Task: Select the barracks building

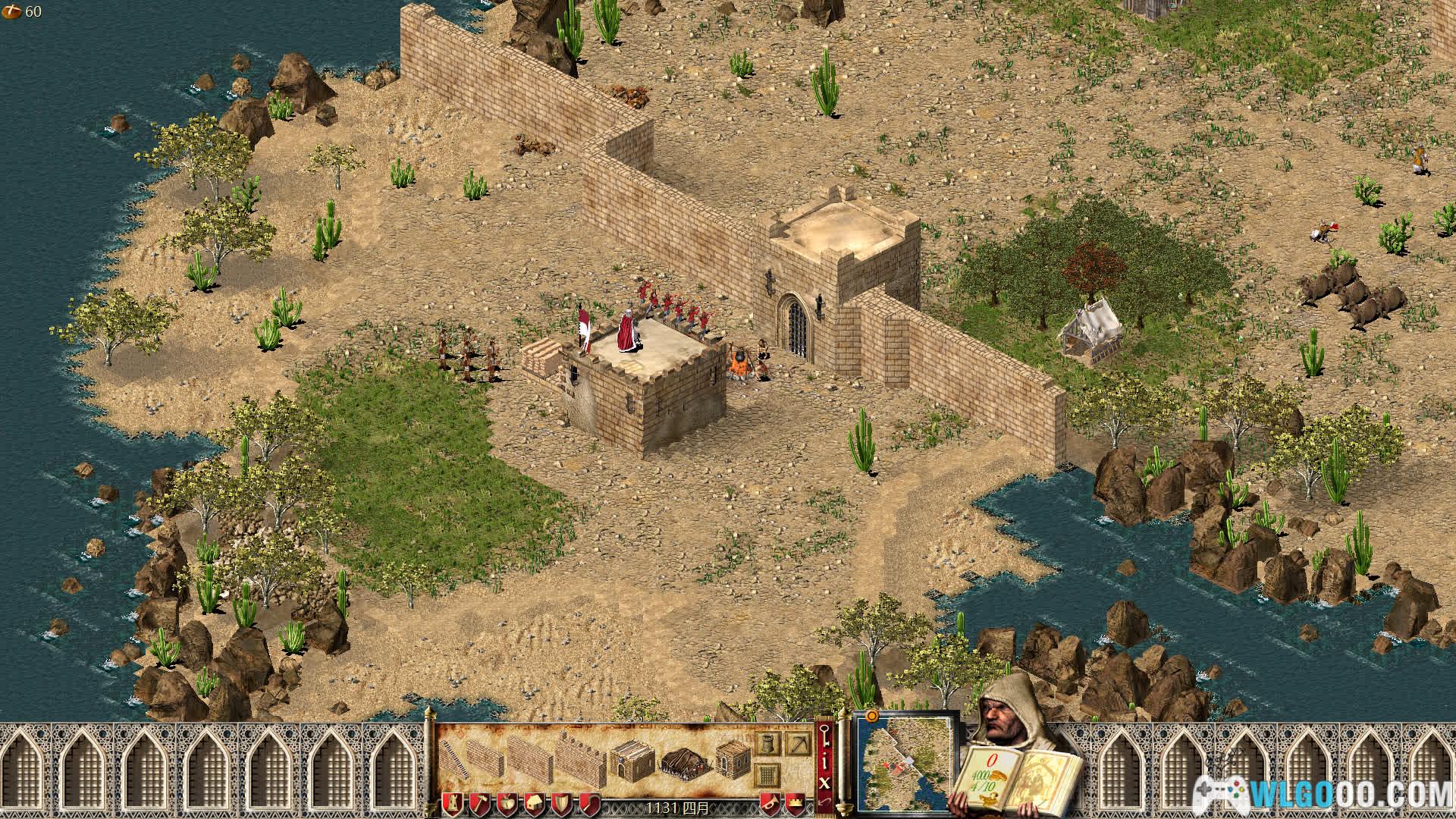Action: coord(631,763)
